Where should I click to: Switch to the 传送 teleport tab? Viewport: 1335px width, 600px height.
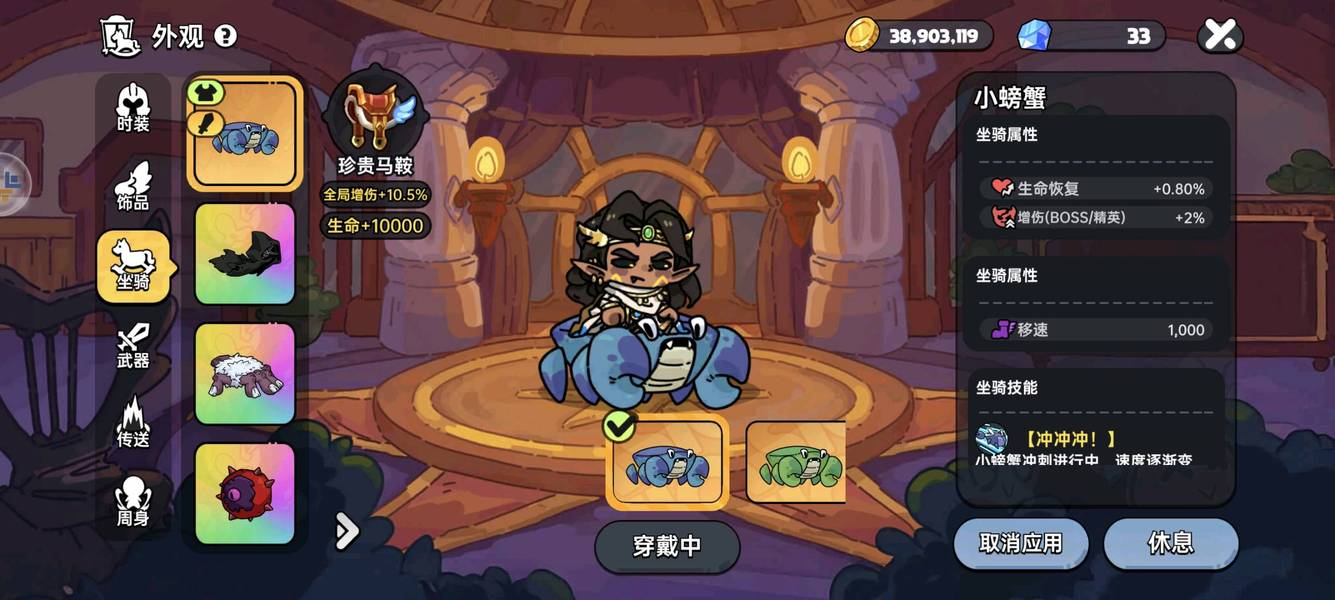(133, 424)
